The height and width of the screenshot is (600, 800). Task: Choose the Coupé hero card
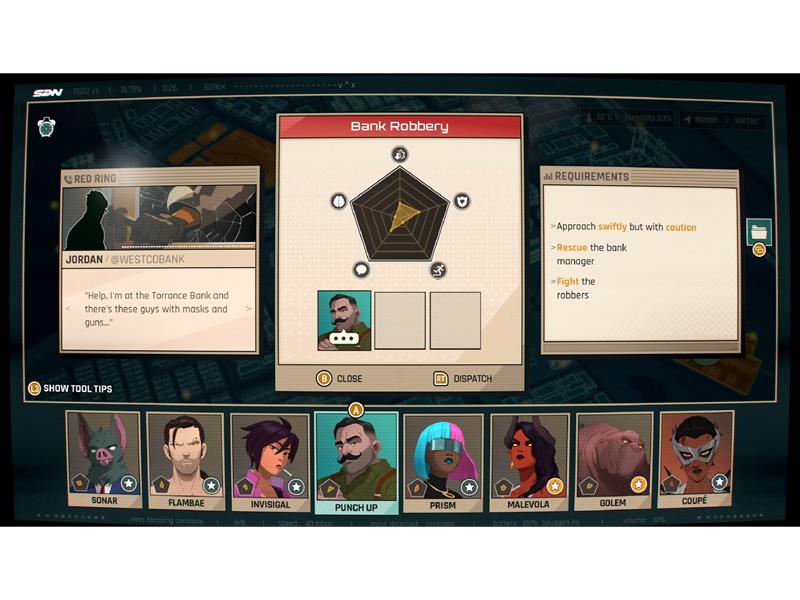coord(695,460)
